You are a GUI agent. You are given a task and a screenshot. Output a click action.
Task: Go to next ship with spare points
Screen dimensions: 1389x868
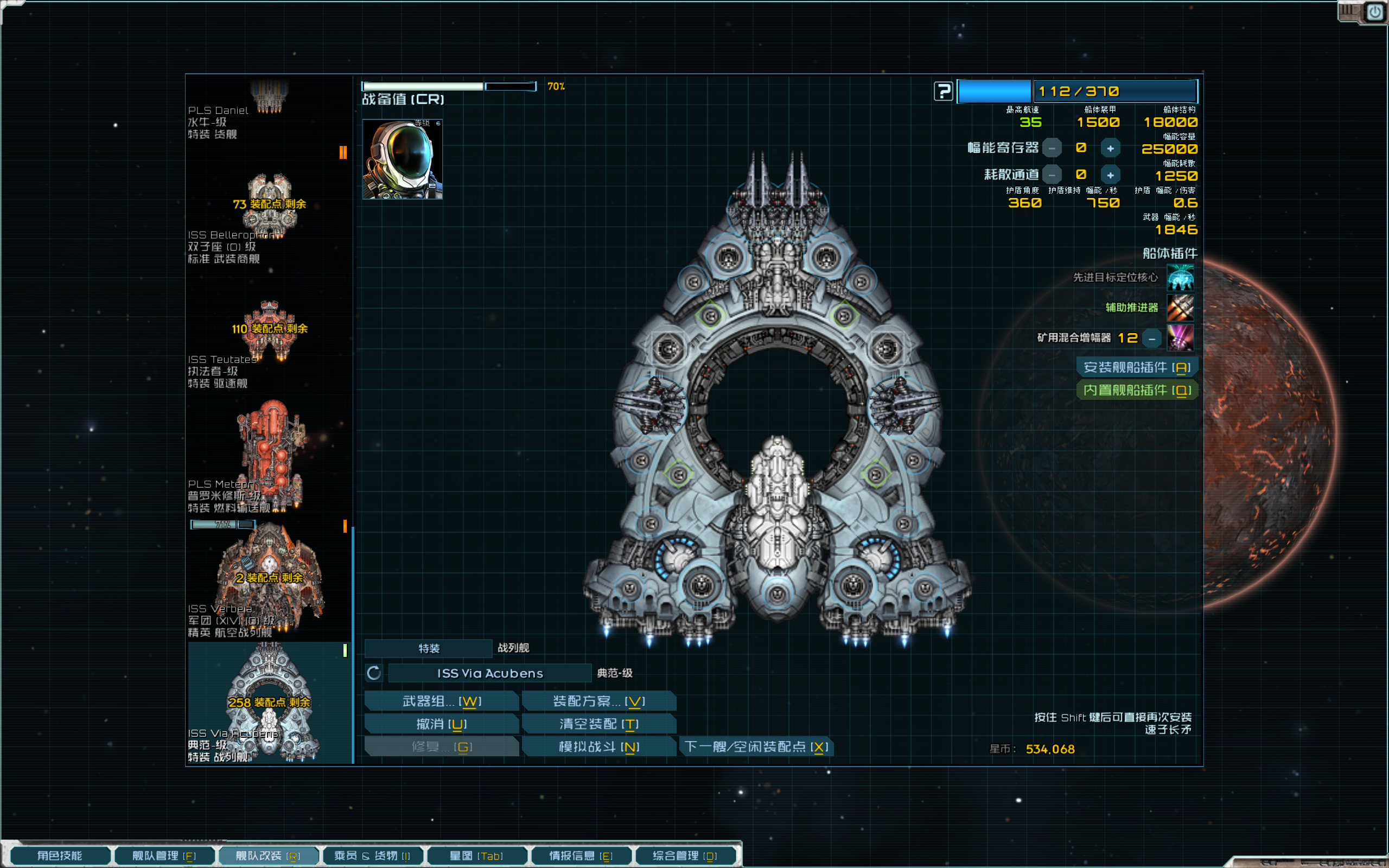coord(756,747)
